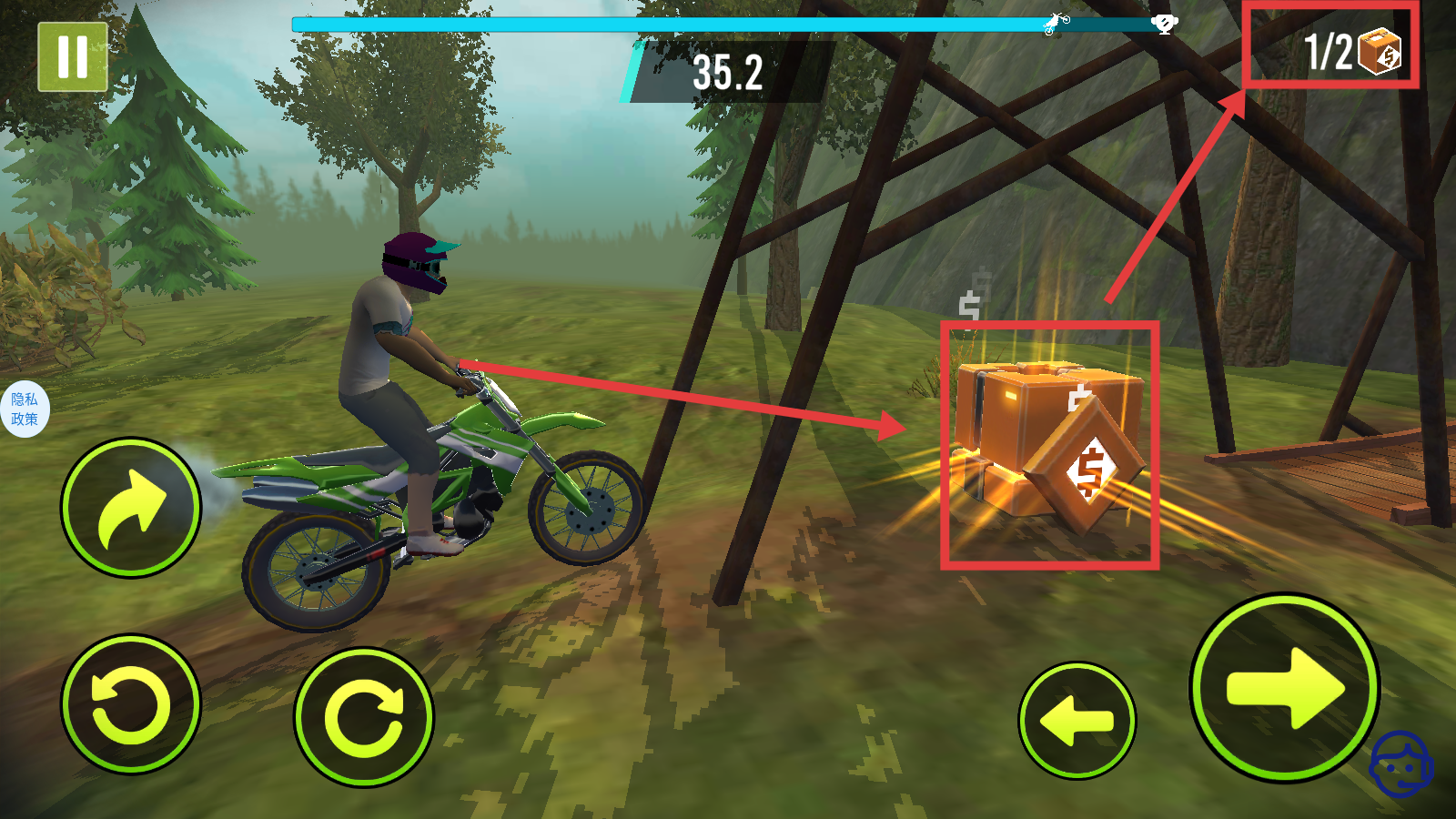The height and width of the screenshot is (819, 1456).
Task: Rotate bike counterclockwise with the lean-back button
Action: tap(131, 704)
